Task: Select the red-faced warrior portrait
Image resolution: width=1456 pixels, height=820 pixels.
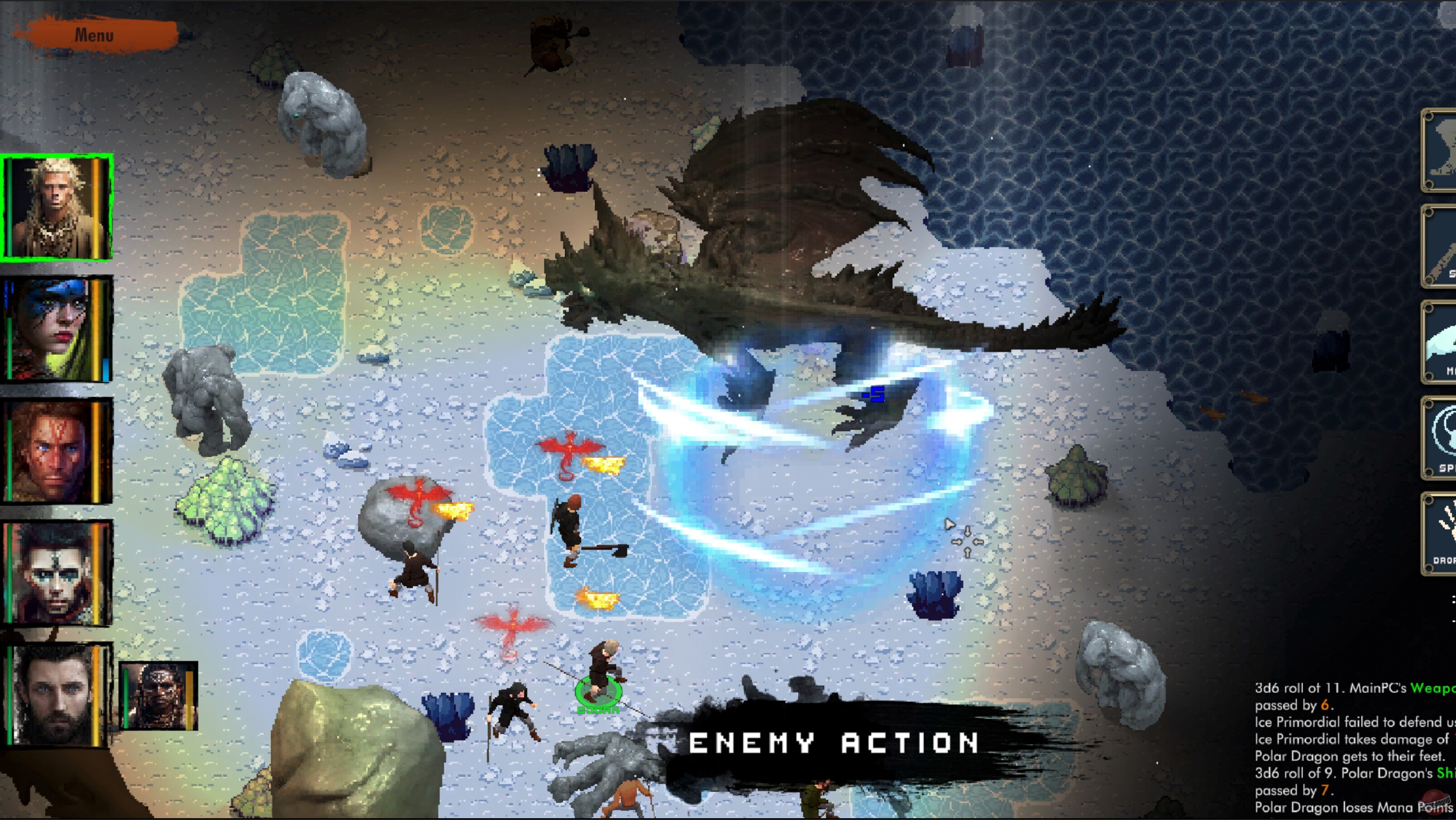Action: [57, 449]
